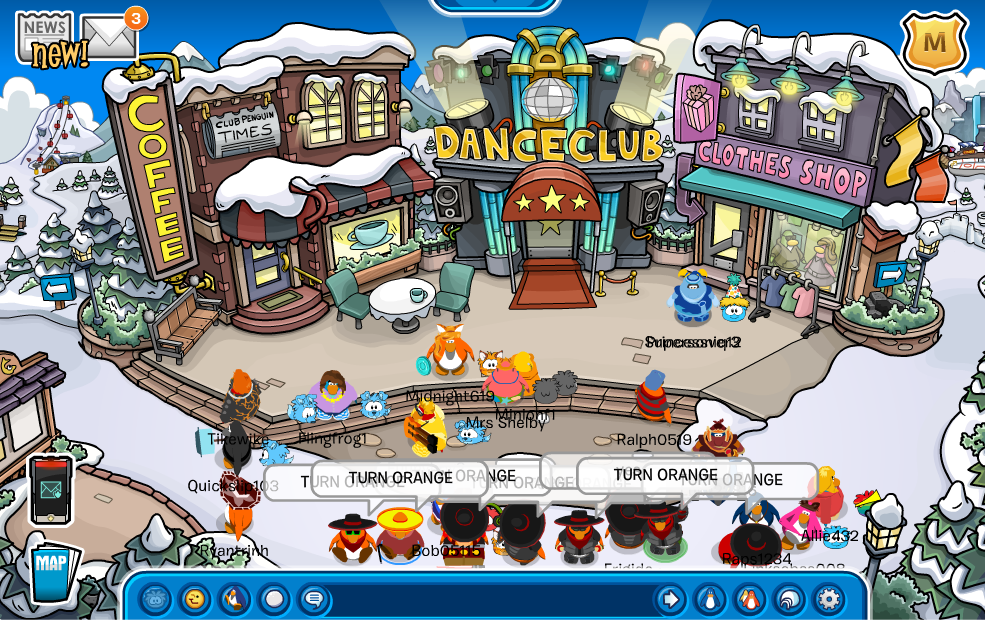Open the penguin actions menu
Image resolution: width=985 pixels, height=625 pixels.
click(x=234, y=599)
